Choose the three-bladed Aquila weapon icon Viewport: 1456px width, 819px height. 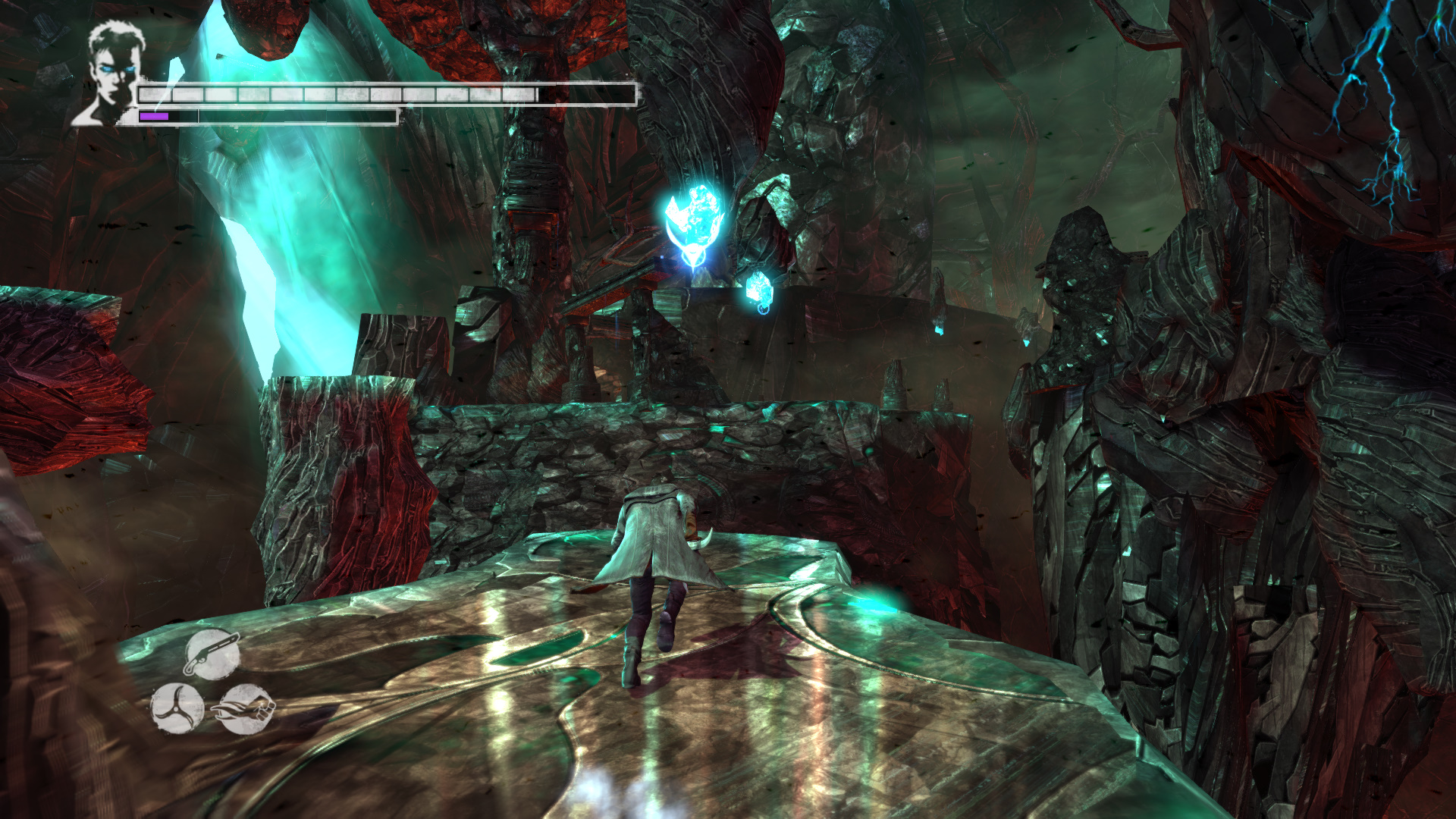[177, 709]
